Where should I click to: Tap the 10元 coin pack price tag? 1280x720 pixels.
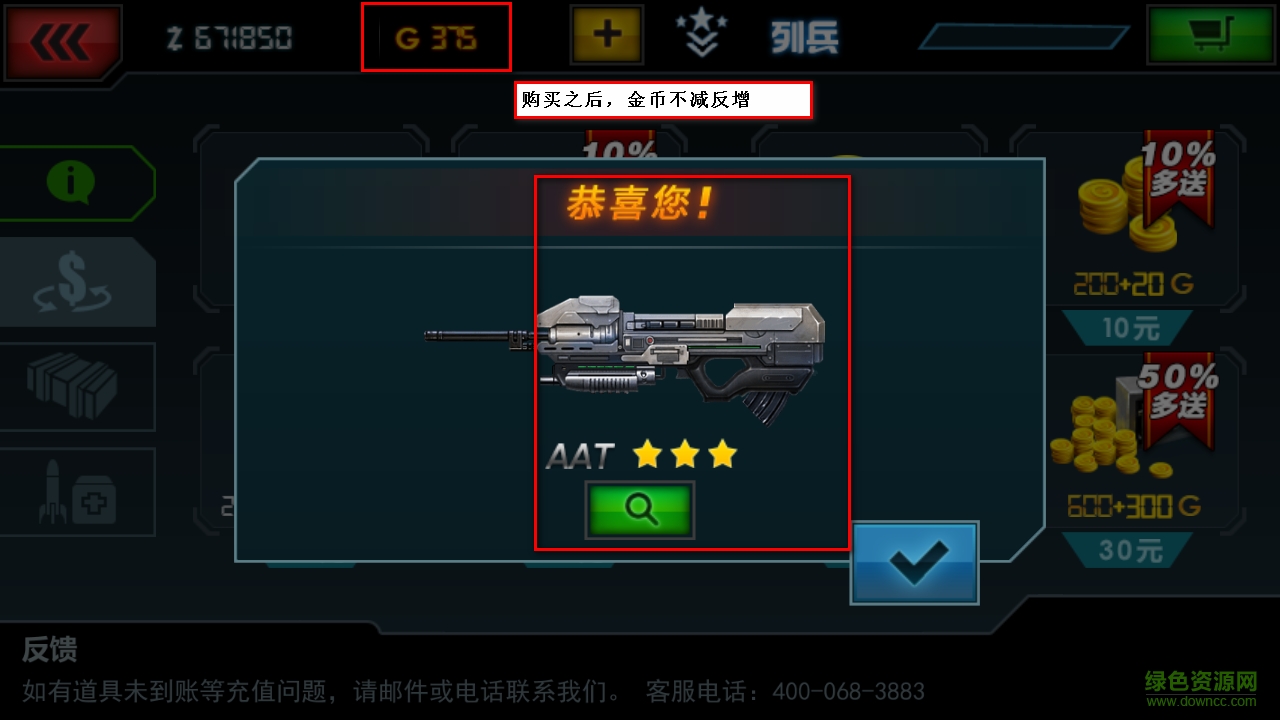pos(1130,329)
